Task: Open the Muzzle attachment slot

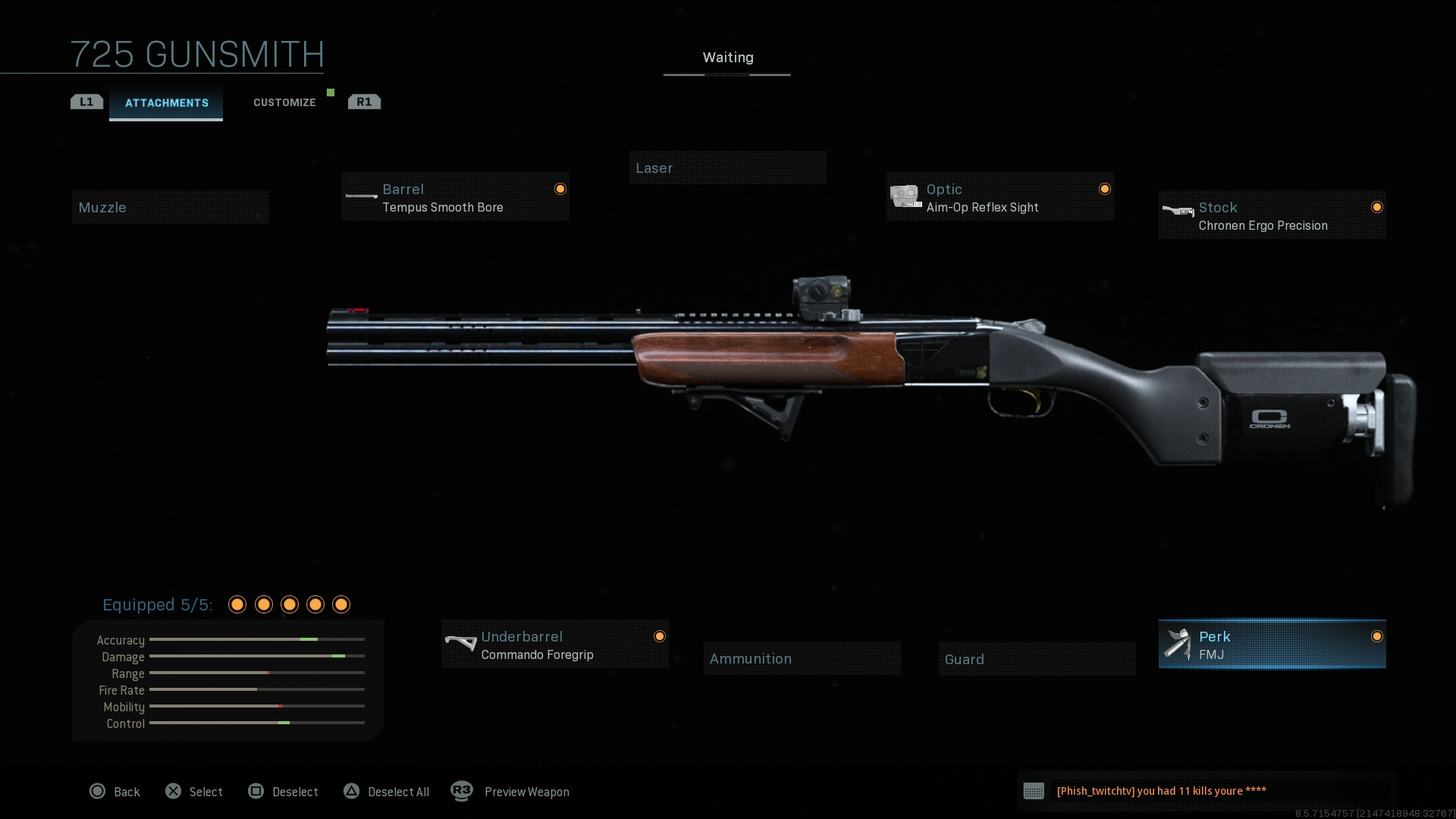Action: [x=170, y=206]
